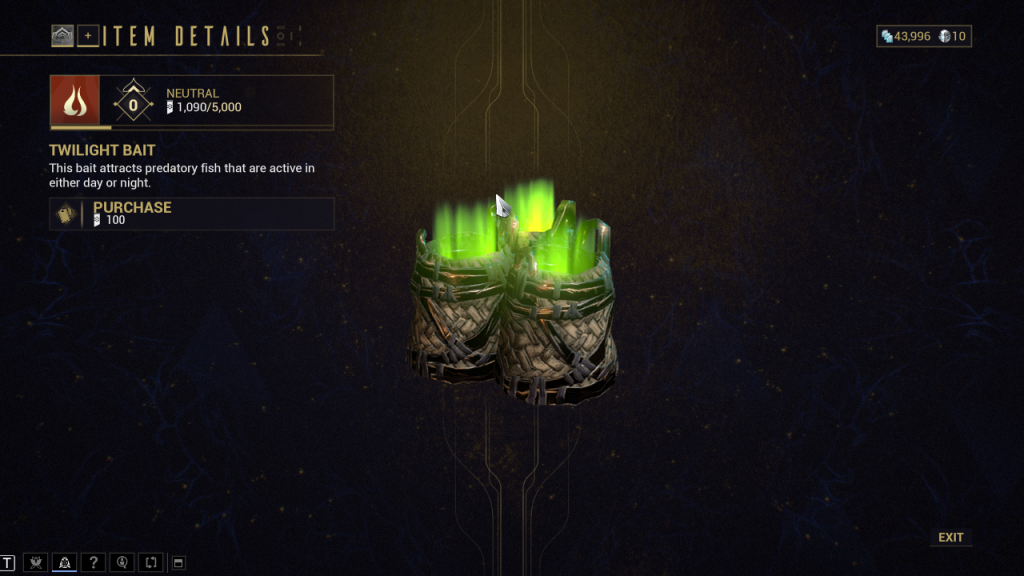Screen dimensions: 1024x576
Task: Click the small window icon in toolbar
Action: tap(178, 563)
